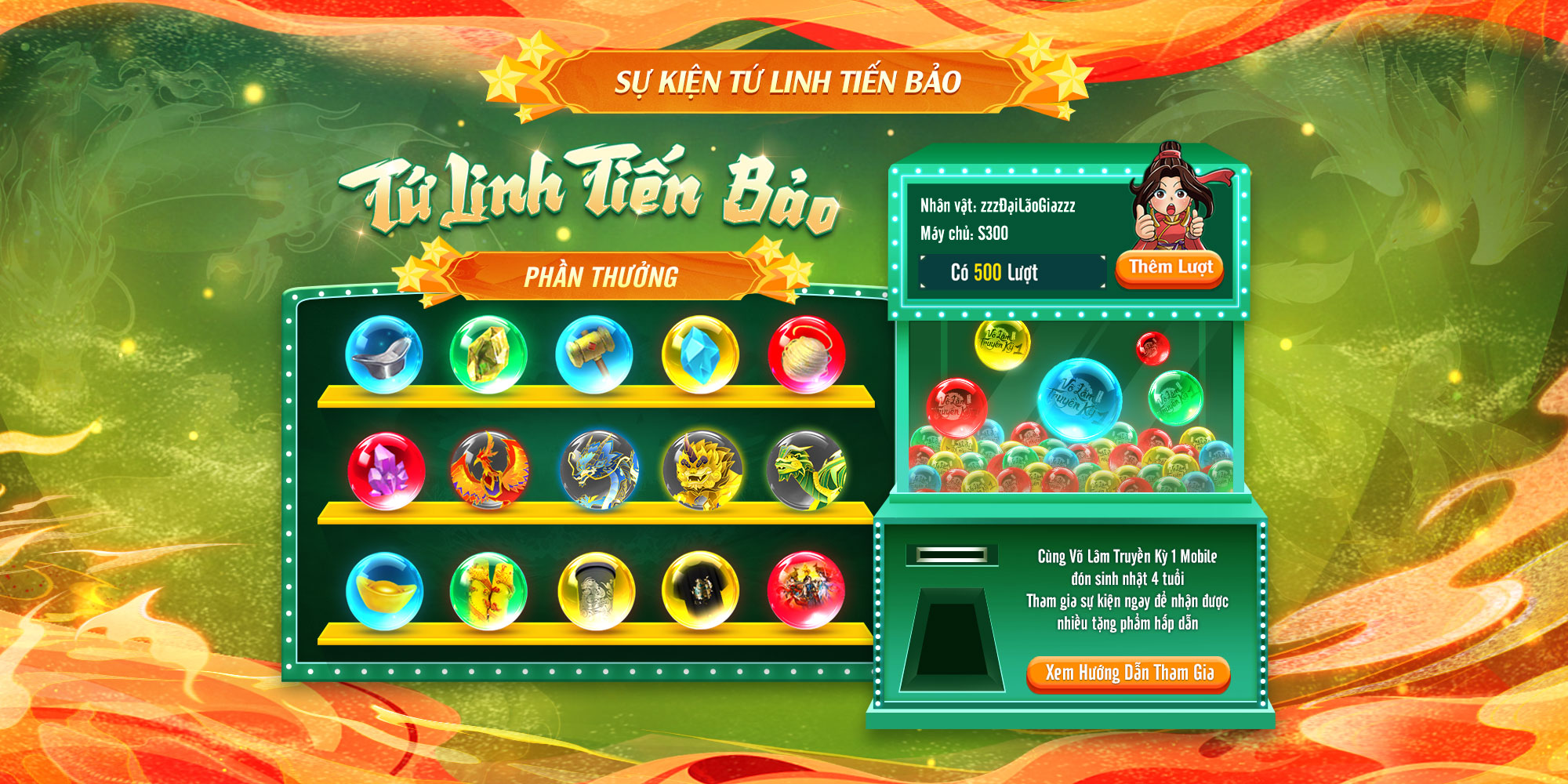Select the golden qilin prize orb
The width and height of the screenshot is (1568, 784).
(702, 470)
